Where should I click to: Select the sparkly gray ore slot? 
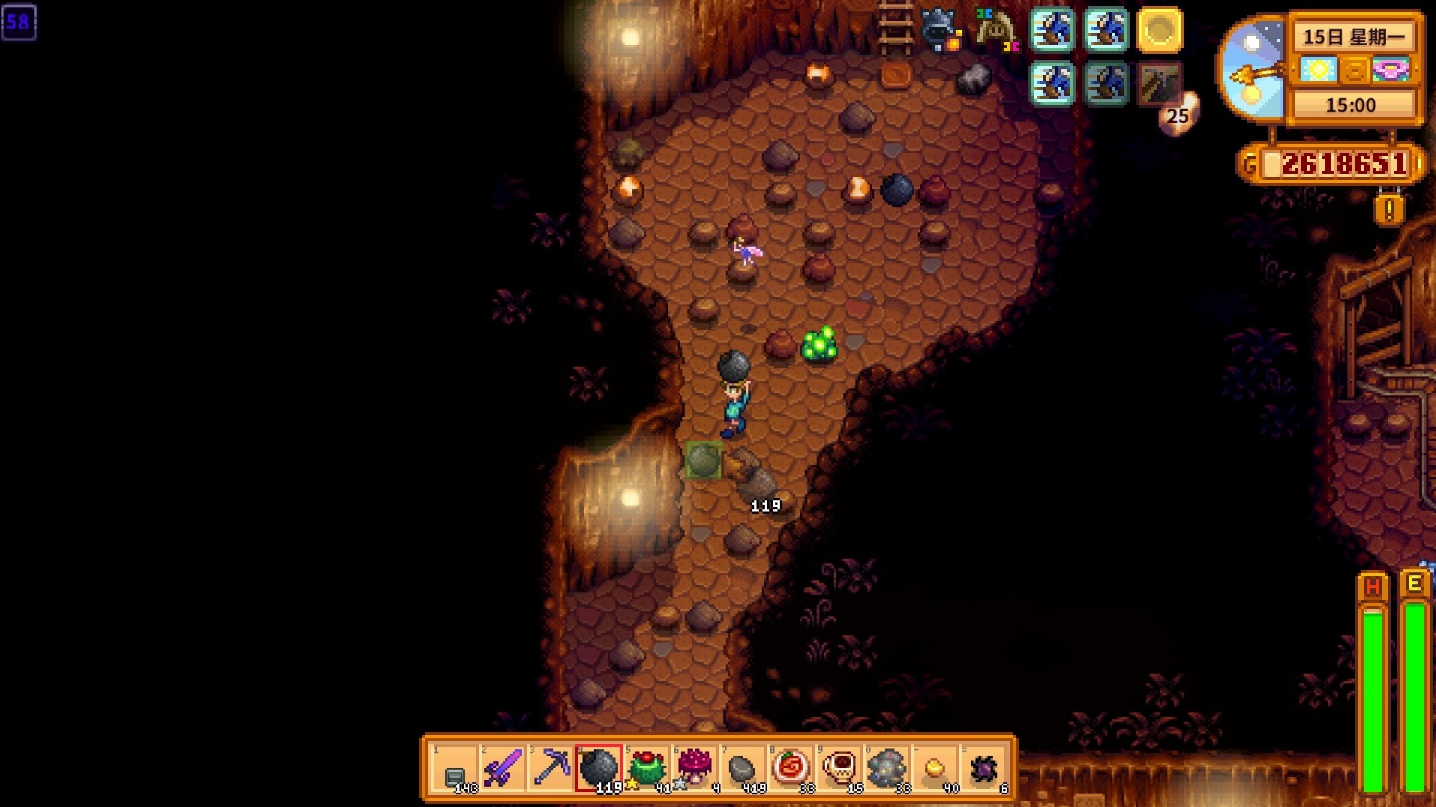pyautogui.click(x=887, y=768)
